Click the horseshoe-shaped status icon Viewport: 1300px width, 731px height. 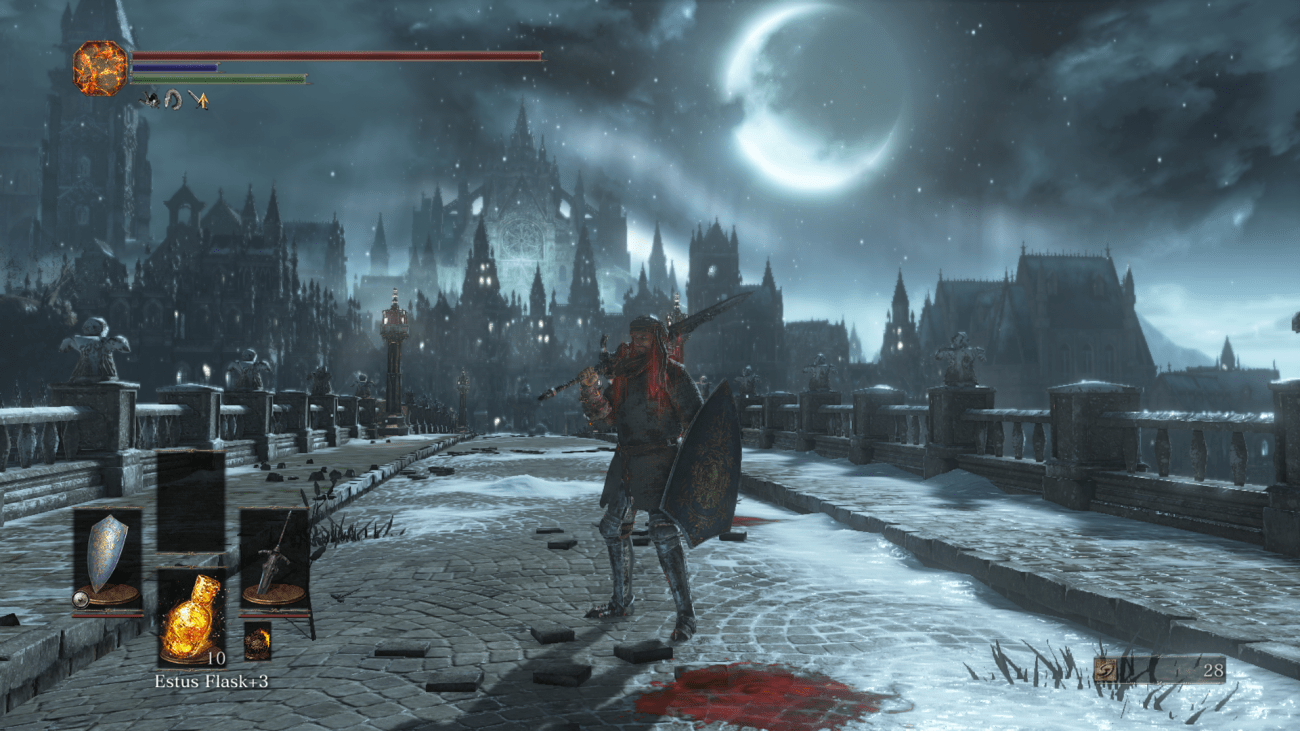(172, 99)
